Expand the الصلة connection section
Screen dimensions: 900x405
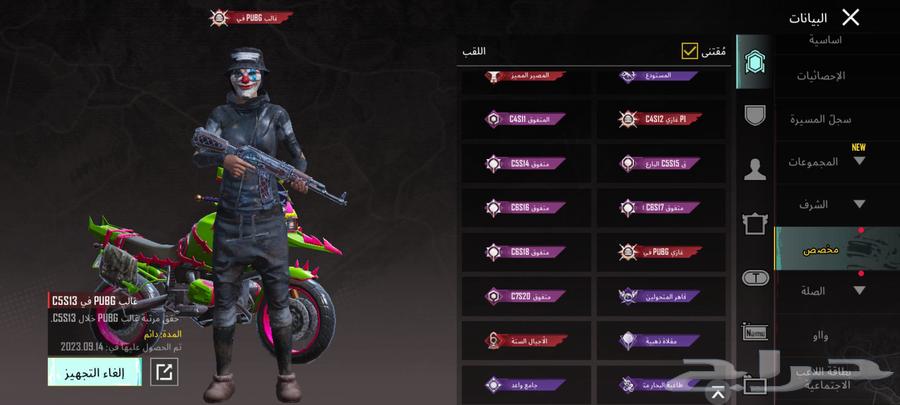825,291
